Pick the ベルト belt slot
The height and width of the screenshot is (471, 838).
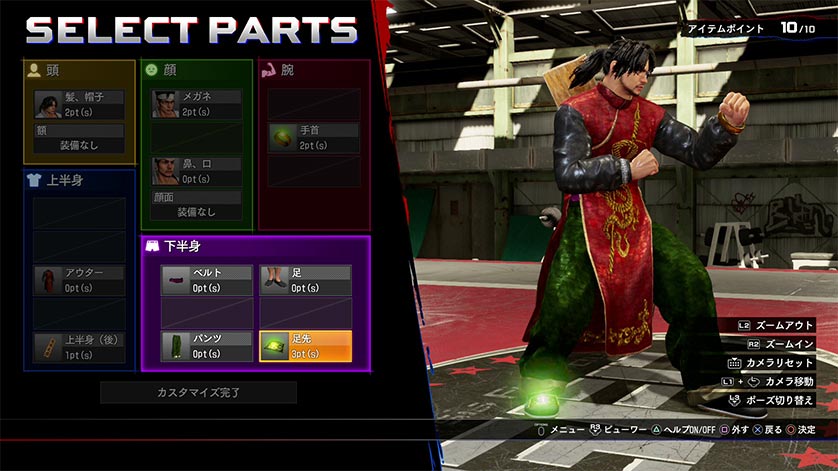[207, 280]
